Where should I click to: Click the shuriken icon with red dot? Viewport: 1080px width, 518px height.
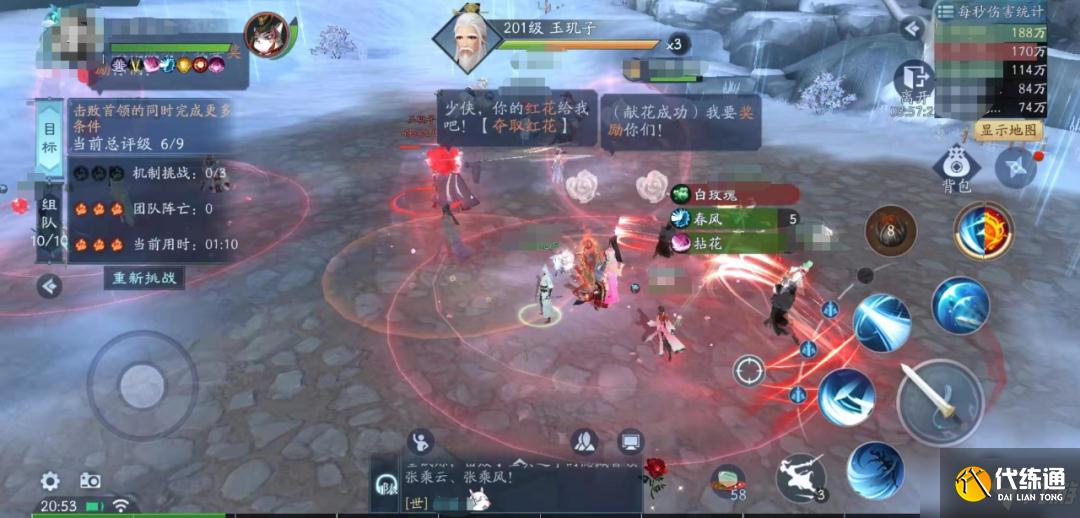[1016, 167]
